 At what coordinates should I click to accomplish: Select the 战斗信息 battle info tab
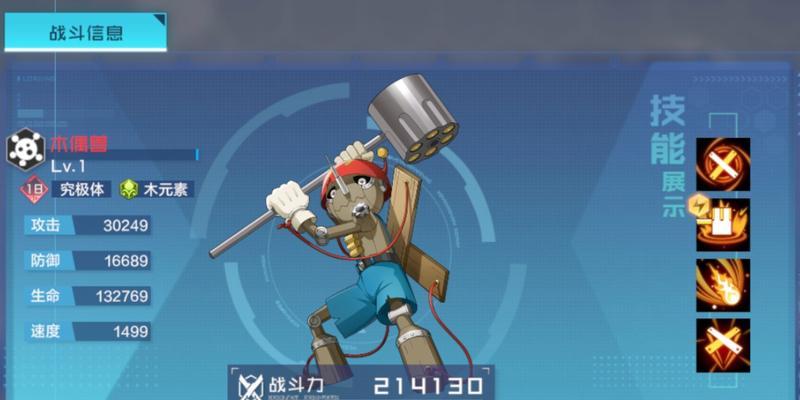click(85, 32)
